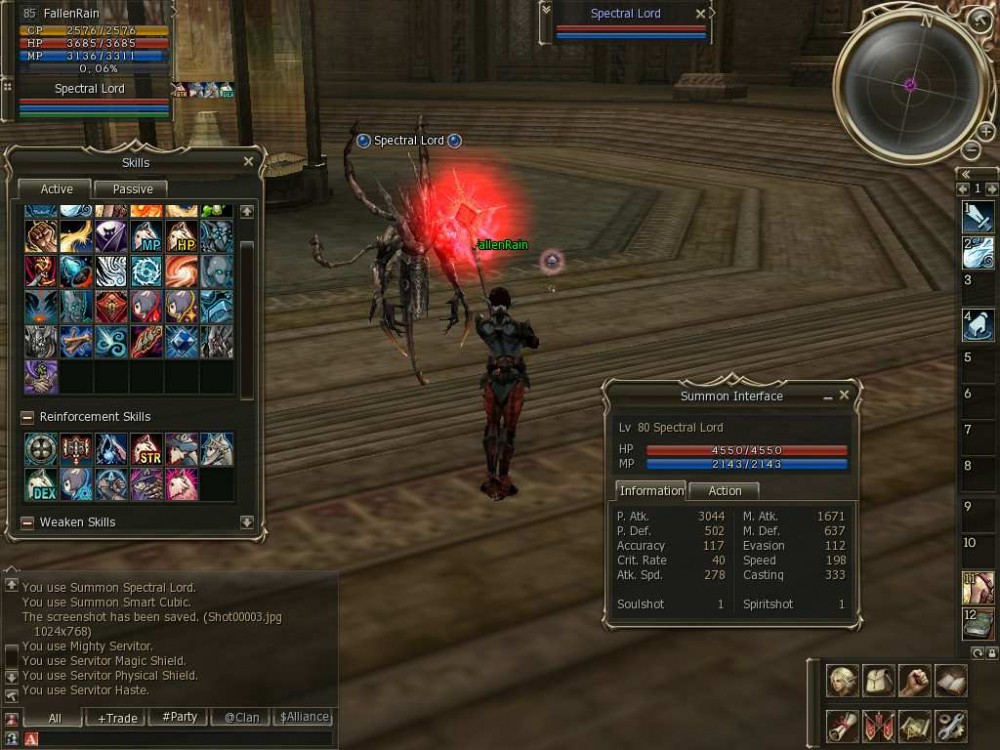Open the Action tab in Summon Interface
Image resolution: width=1000 pixels, height=750 pixels.
point(724,491)
